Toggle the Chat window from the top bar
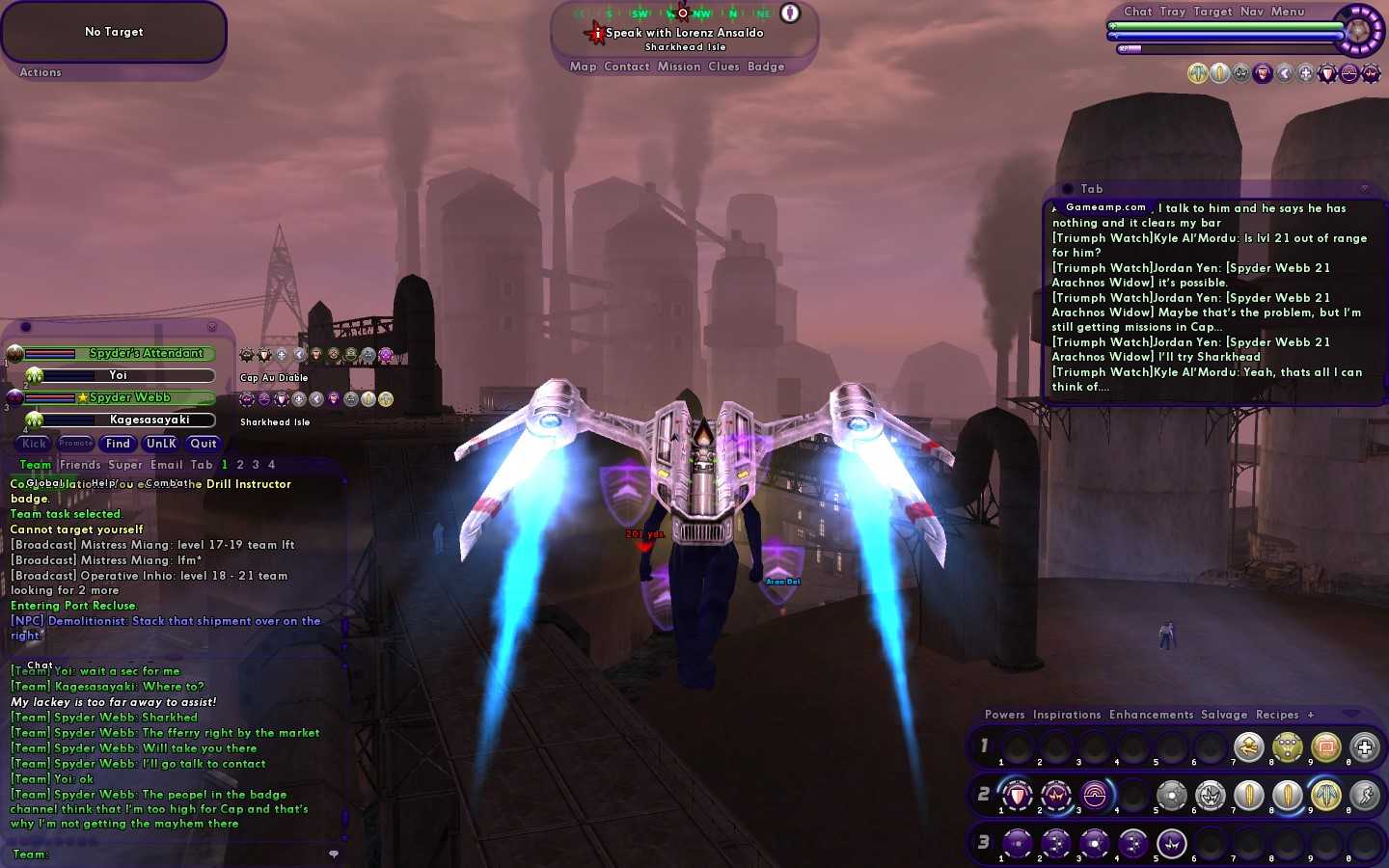Screen dimensions: 1389x868 (1137, 12)
